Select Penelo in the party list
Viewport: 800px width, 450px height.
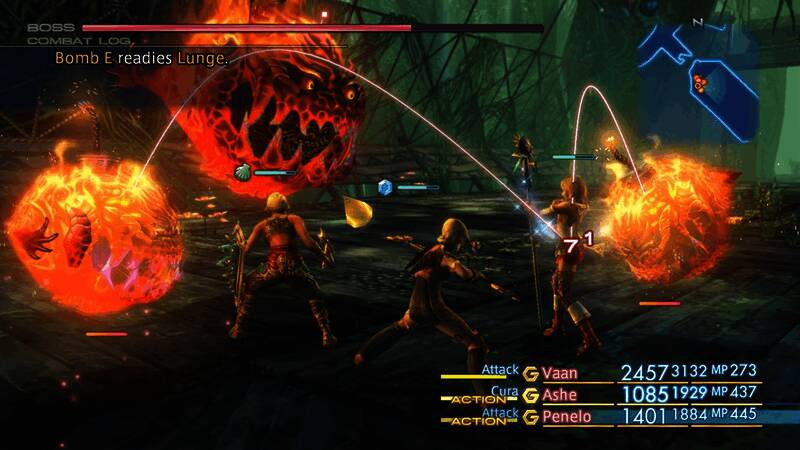pos(565,416)
